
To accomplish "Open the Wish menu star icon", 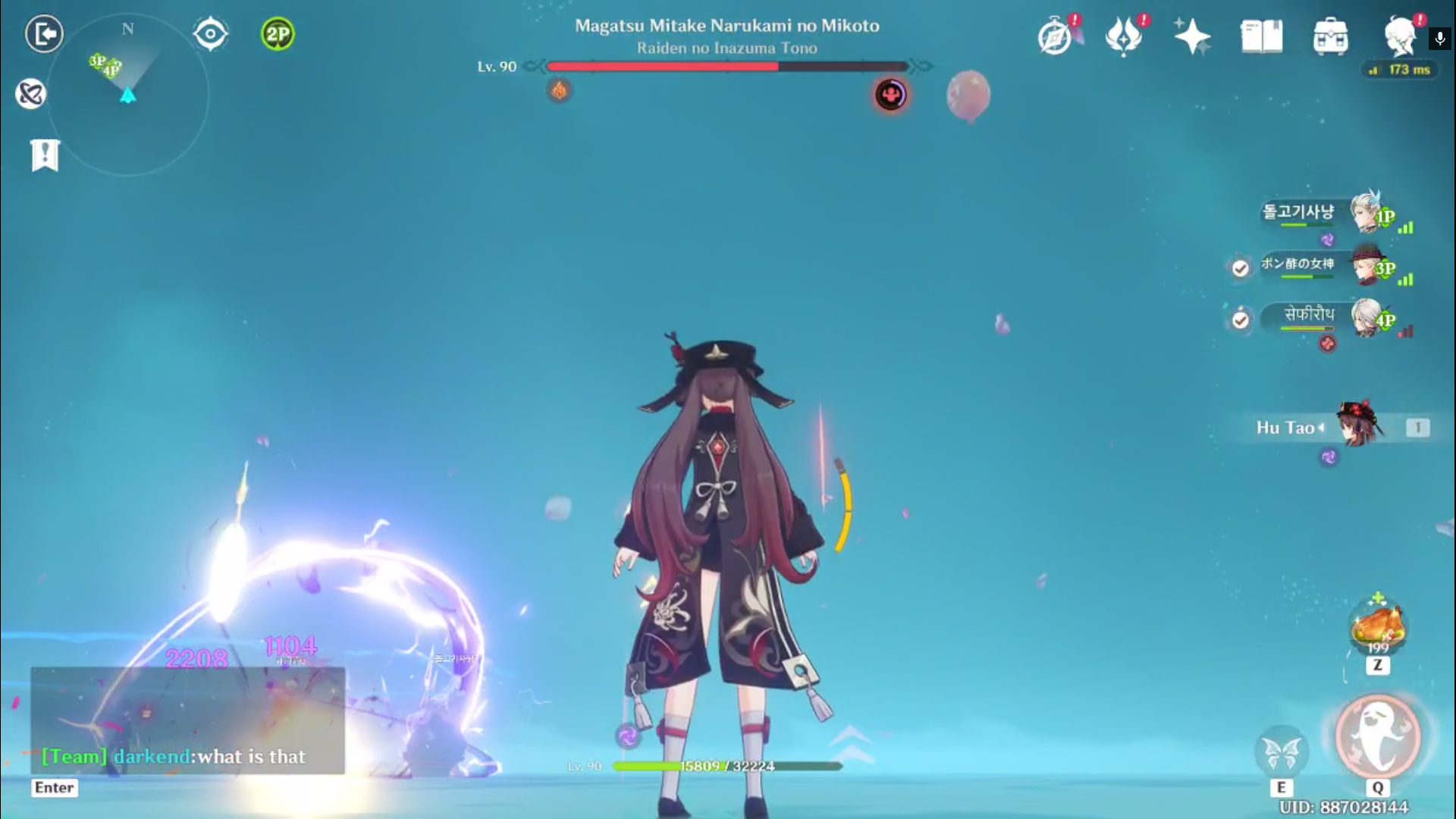I will pyautogui.click(x=1191, y=34).
